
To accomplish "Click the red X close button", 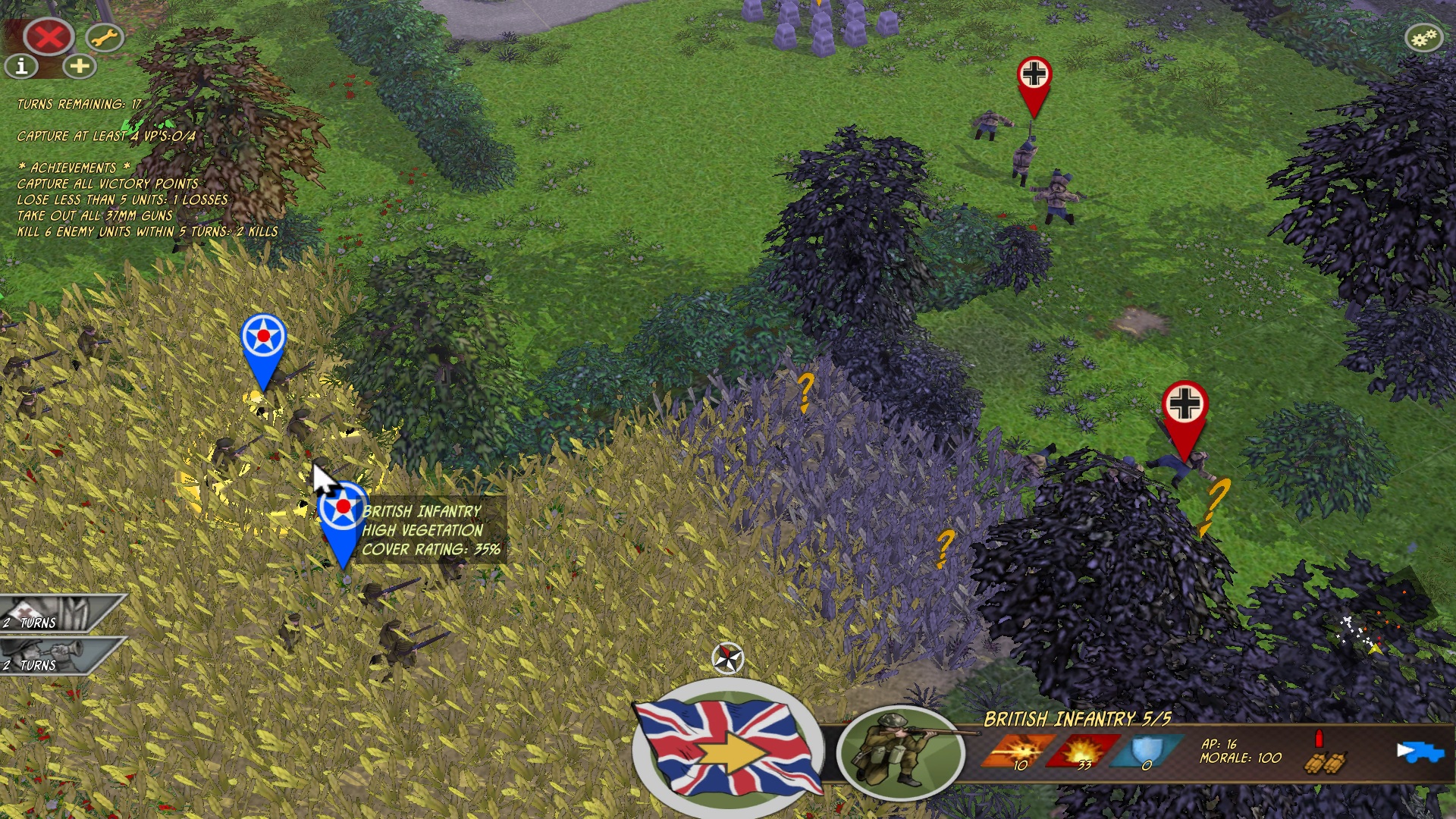I will click(48, 36).
